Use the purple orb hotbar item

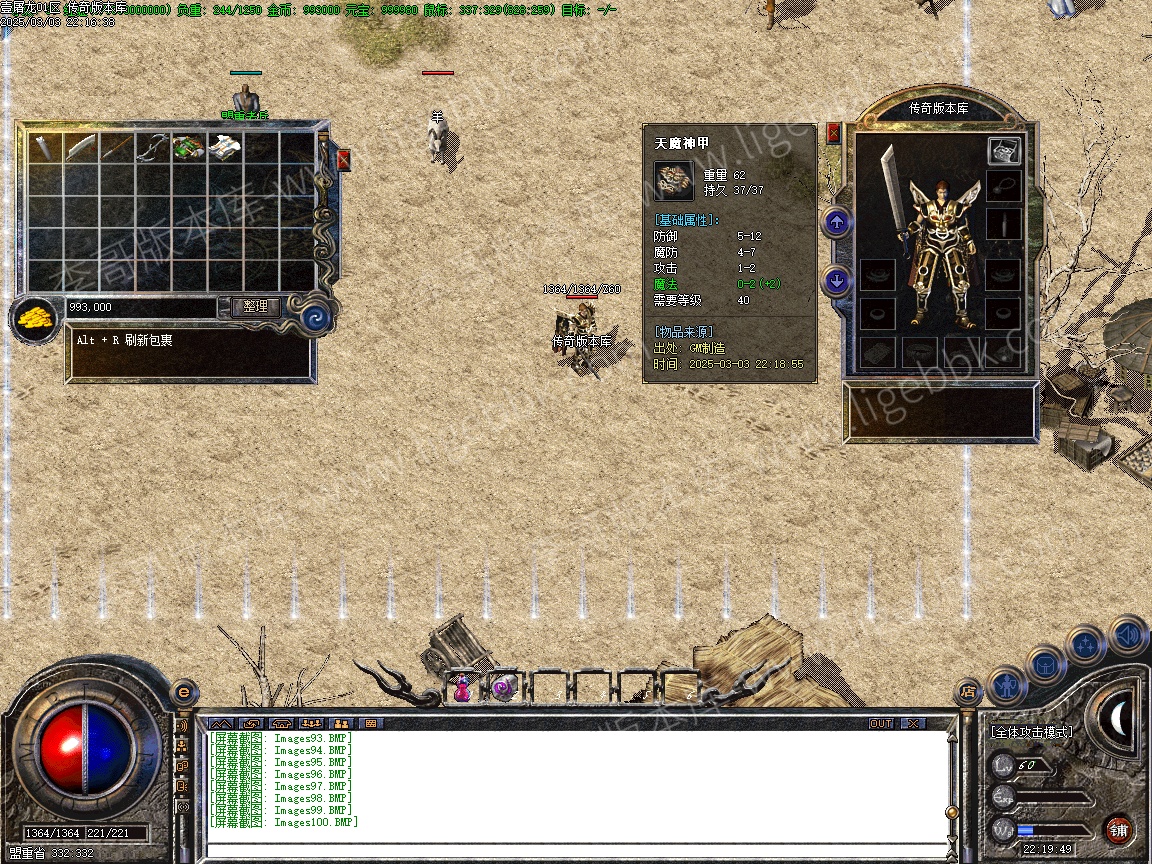tap(503, 688)
